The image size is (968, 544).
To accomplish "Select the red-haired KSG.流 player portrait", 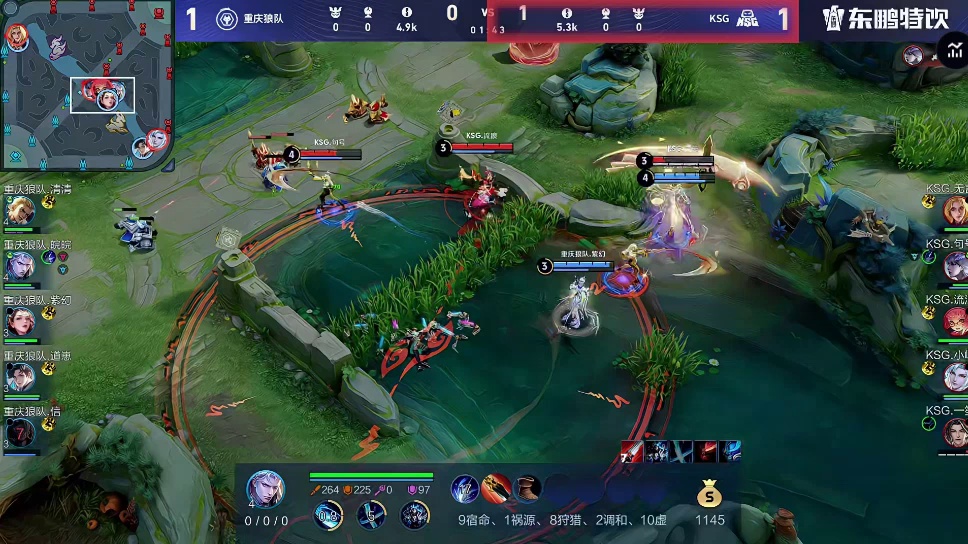I will tap(954, 321).
